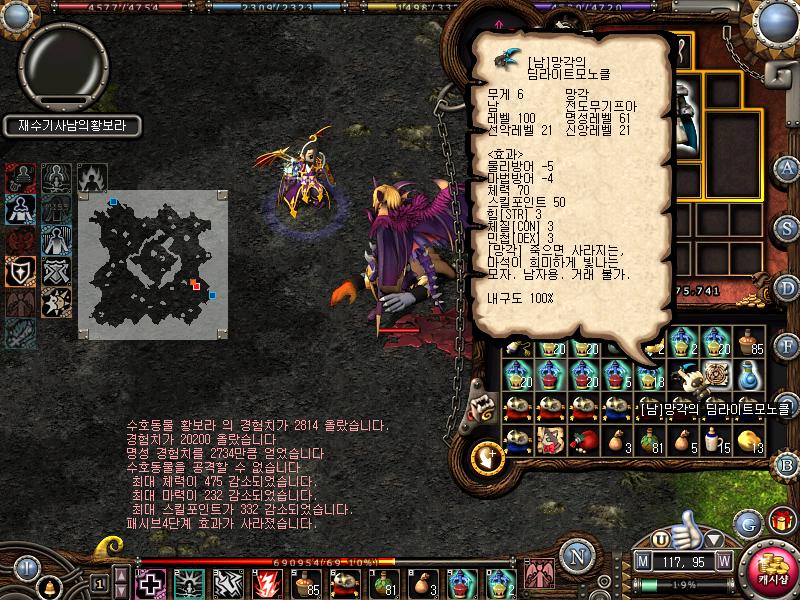Activate the red lightning skill on hotbar
The height and width of the screenshot is (600, 800).
point(268,581)
